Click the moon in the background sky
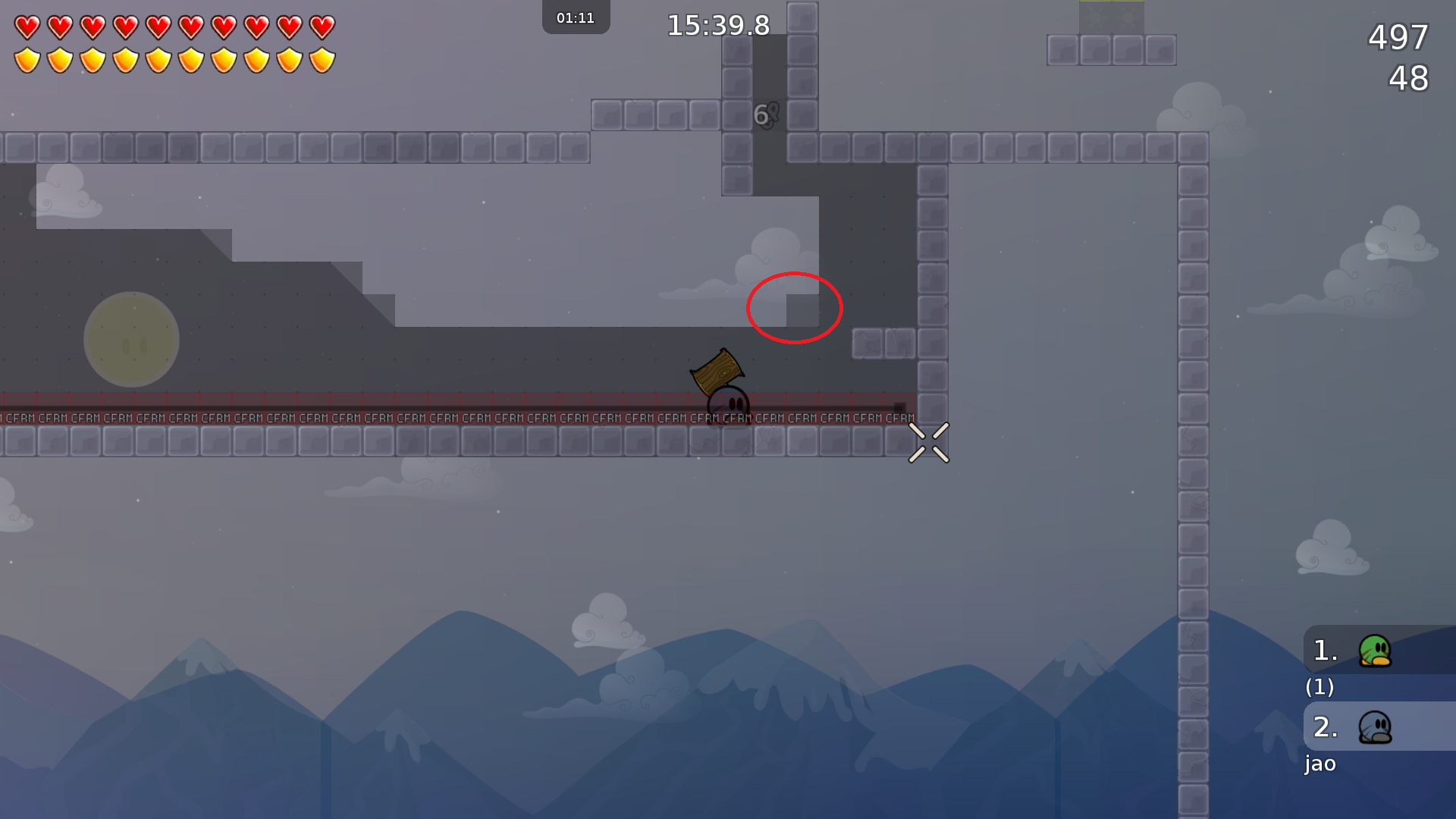Screen dimensions: 1456x819 point(131,339)
